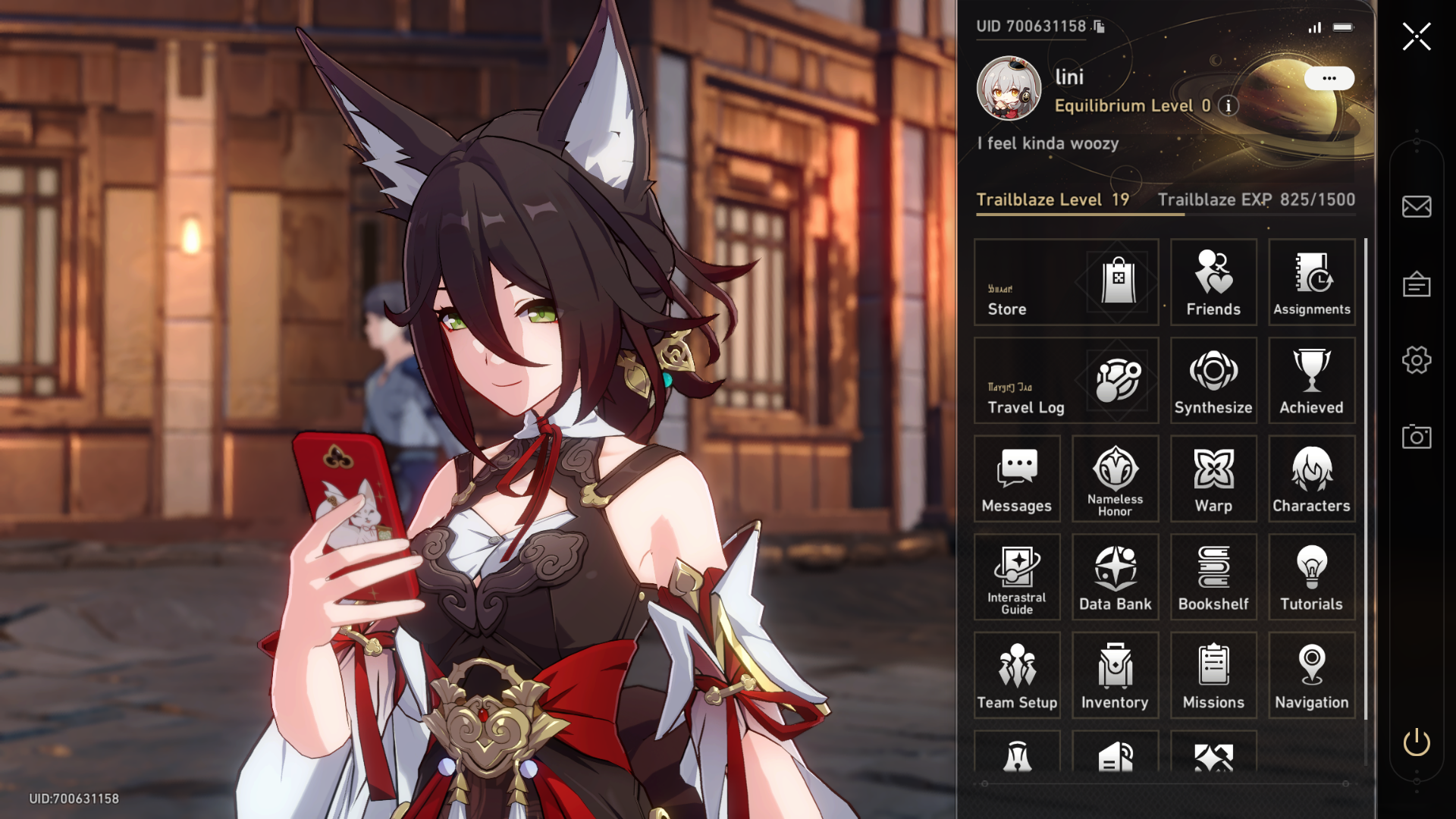The width and height of the screenshot is (1456, 819).
Task: Open the Interastral Guide
Action: [1017, 577]
